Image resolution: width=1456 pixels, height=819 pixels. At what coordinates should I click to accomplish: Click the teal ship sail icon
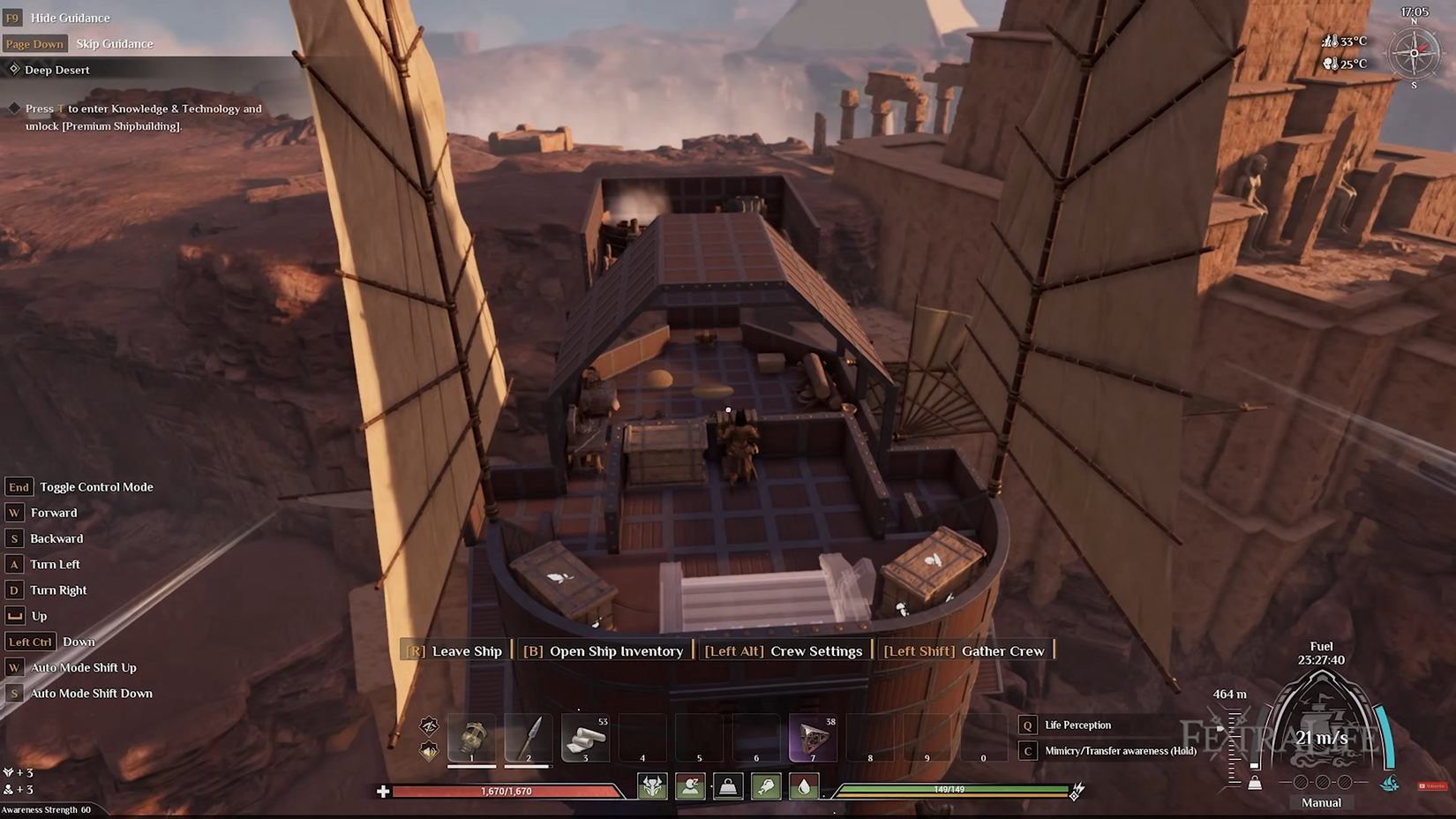click(1390, 784)
